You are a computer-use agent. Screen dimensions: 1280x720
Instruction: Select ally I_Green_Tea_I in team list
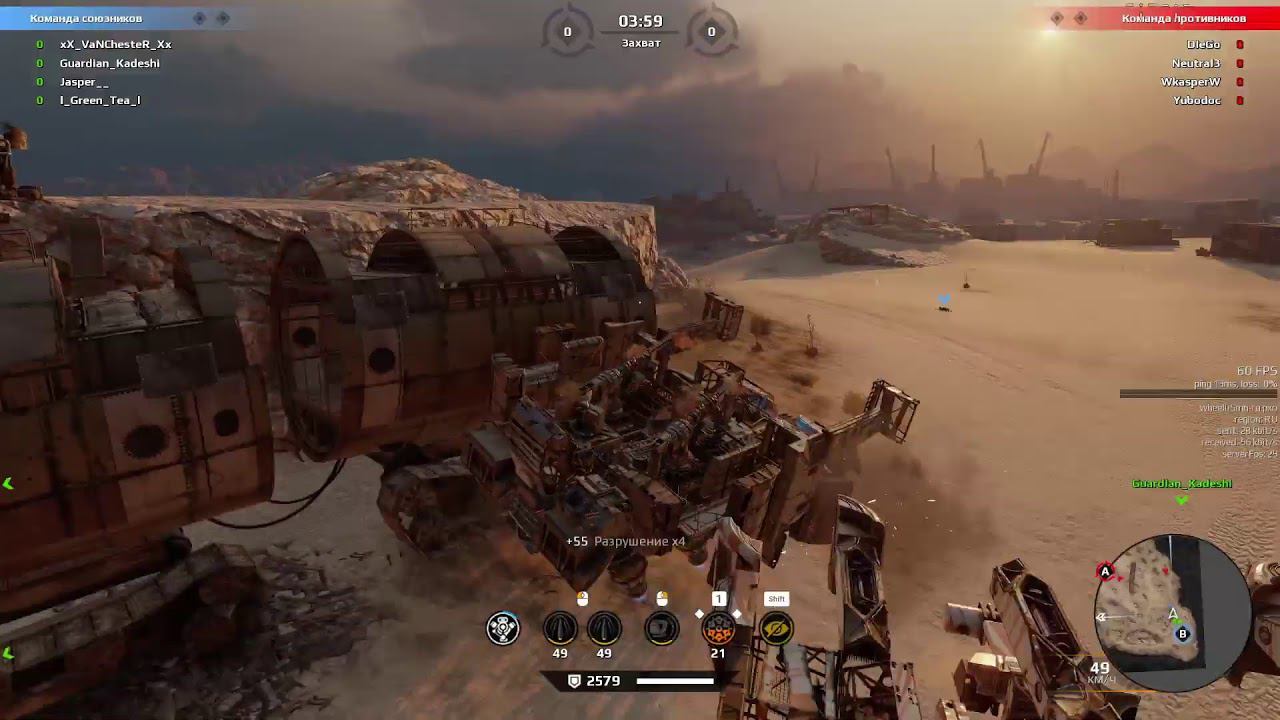coord(100,100)
